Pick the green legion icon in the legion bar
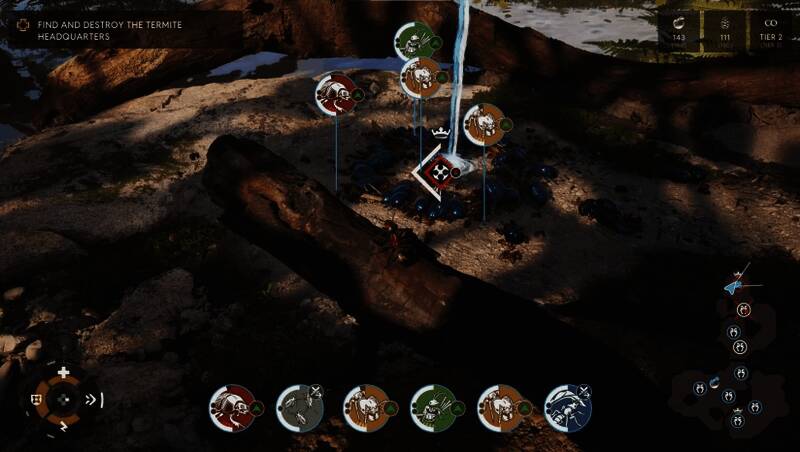Screen dimensions: 800x452 click(x=433, y=408)
